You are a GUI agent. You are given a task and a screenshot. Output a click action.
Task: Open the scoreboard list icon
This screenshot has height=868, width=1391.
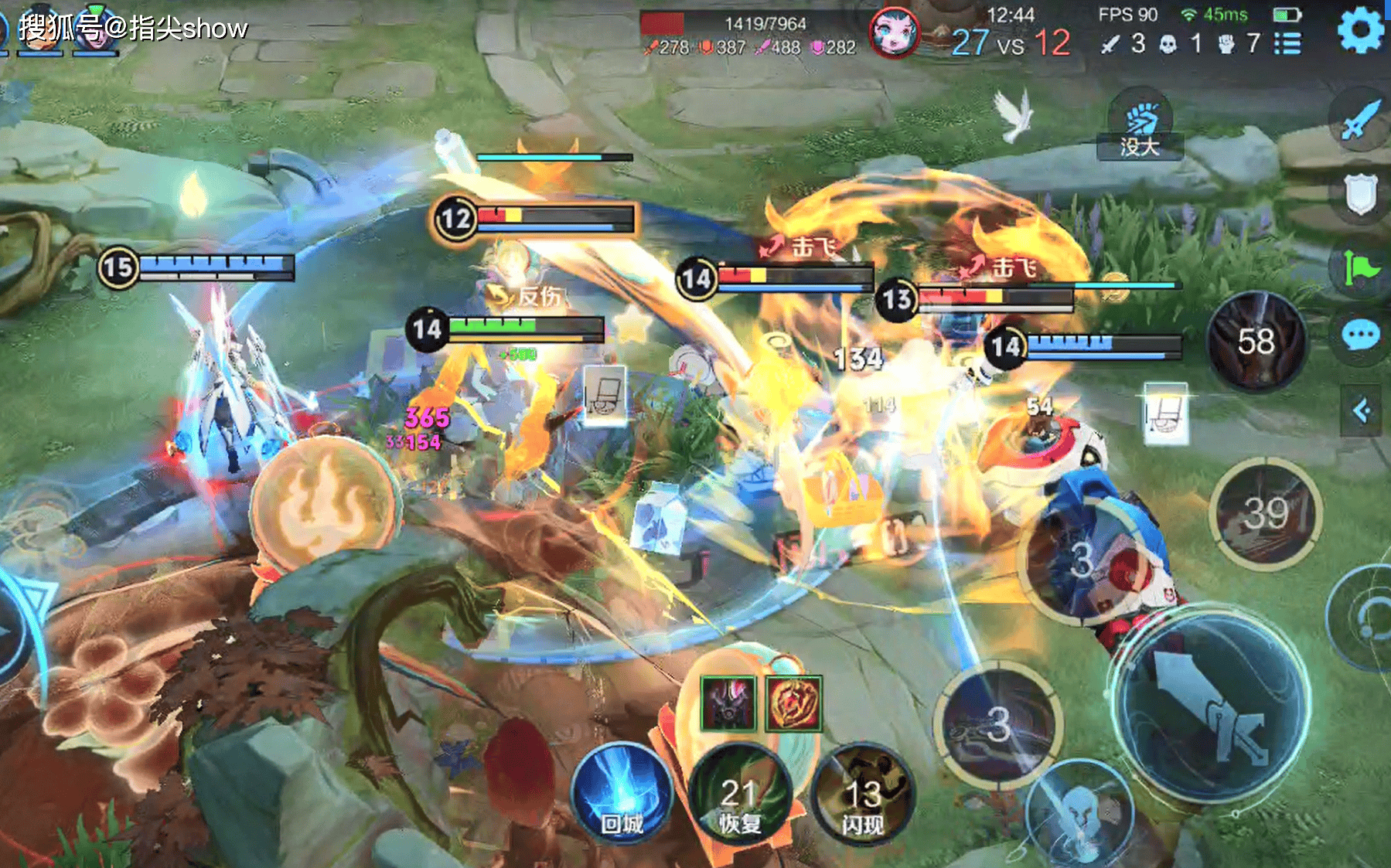tap(1287, 43)
